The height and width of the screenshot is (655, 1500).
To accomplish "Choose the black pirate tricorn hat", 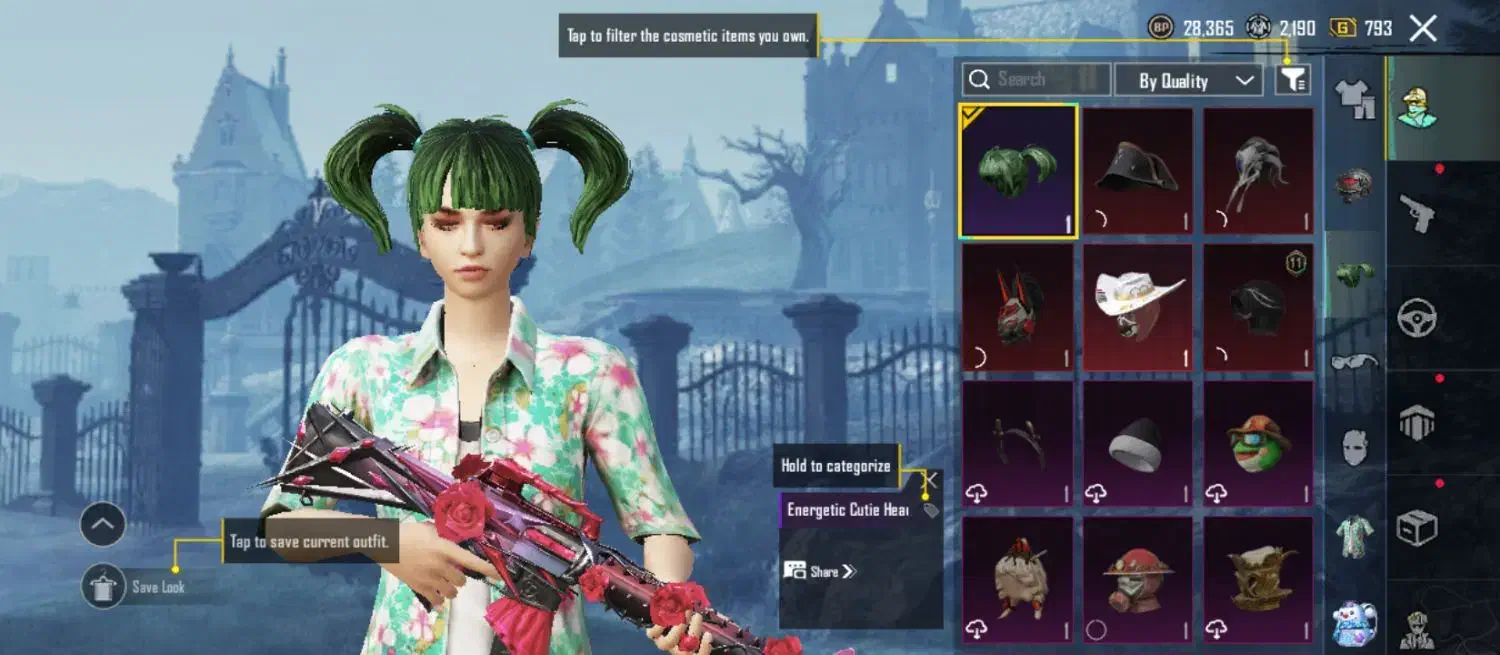I will (x=1138, y=171).
